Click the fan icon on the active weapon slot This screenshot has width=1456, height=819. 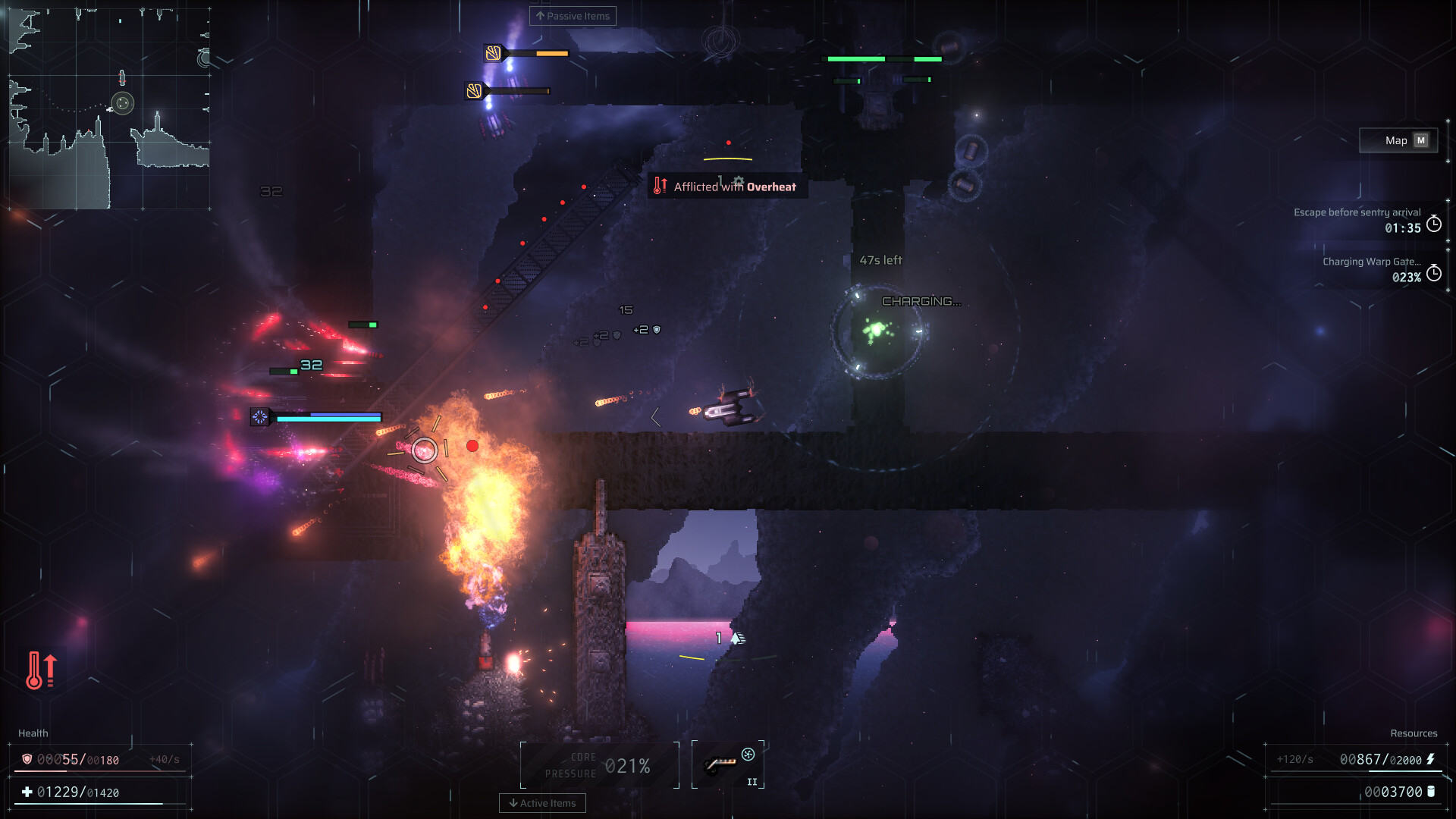point(747,754)
